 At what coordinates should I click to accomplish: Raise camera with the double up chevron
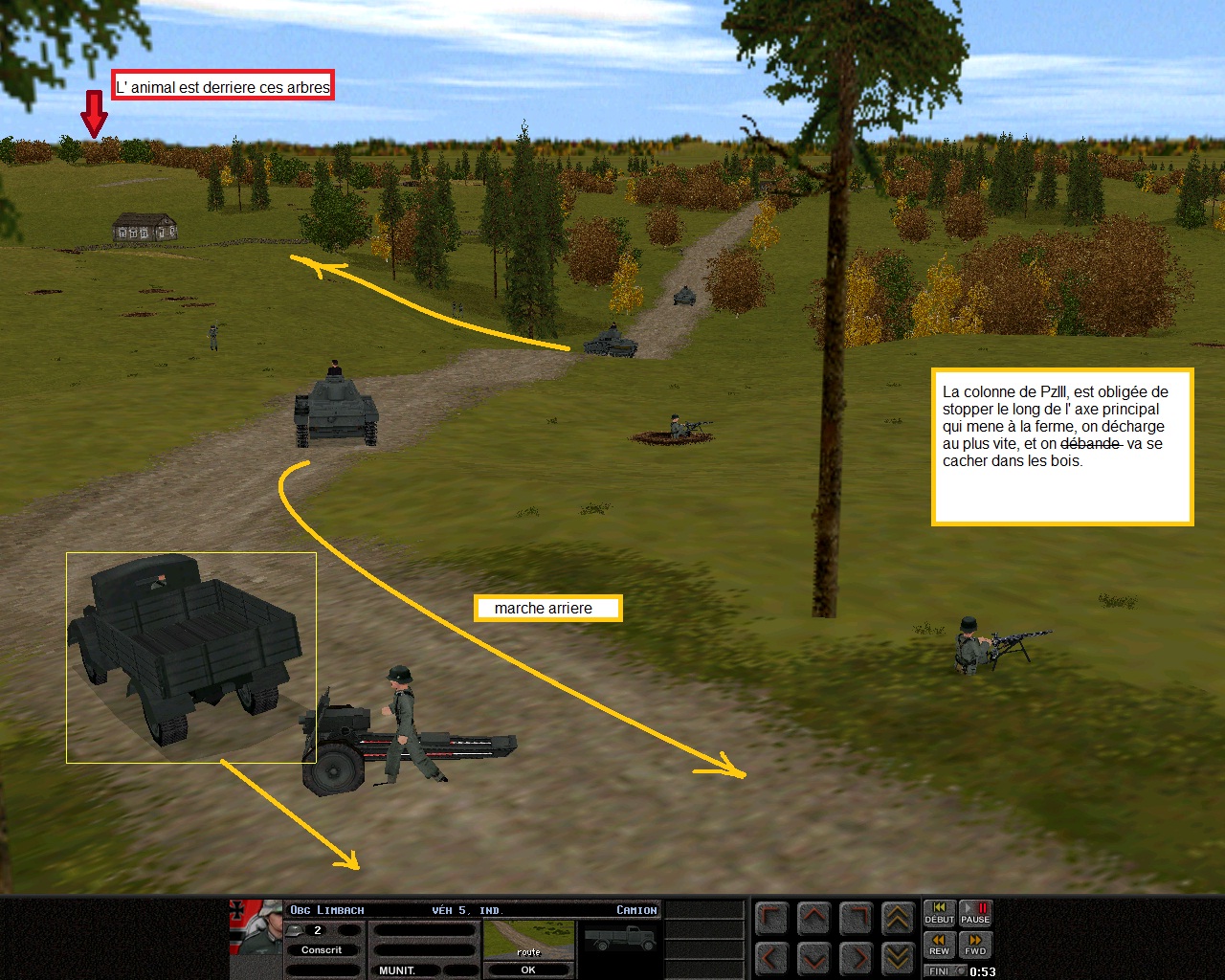[x=898, y=919]
